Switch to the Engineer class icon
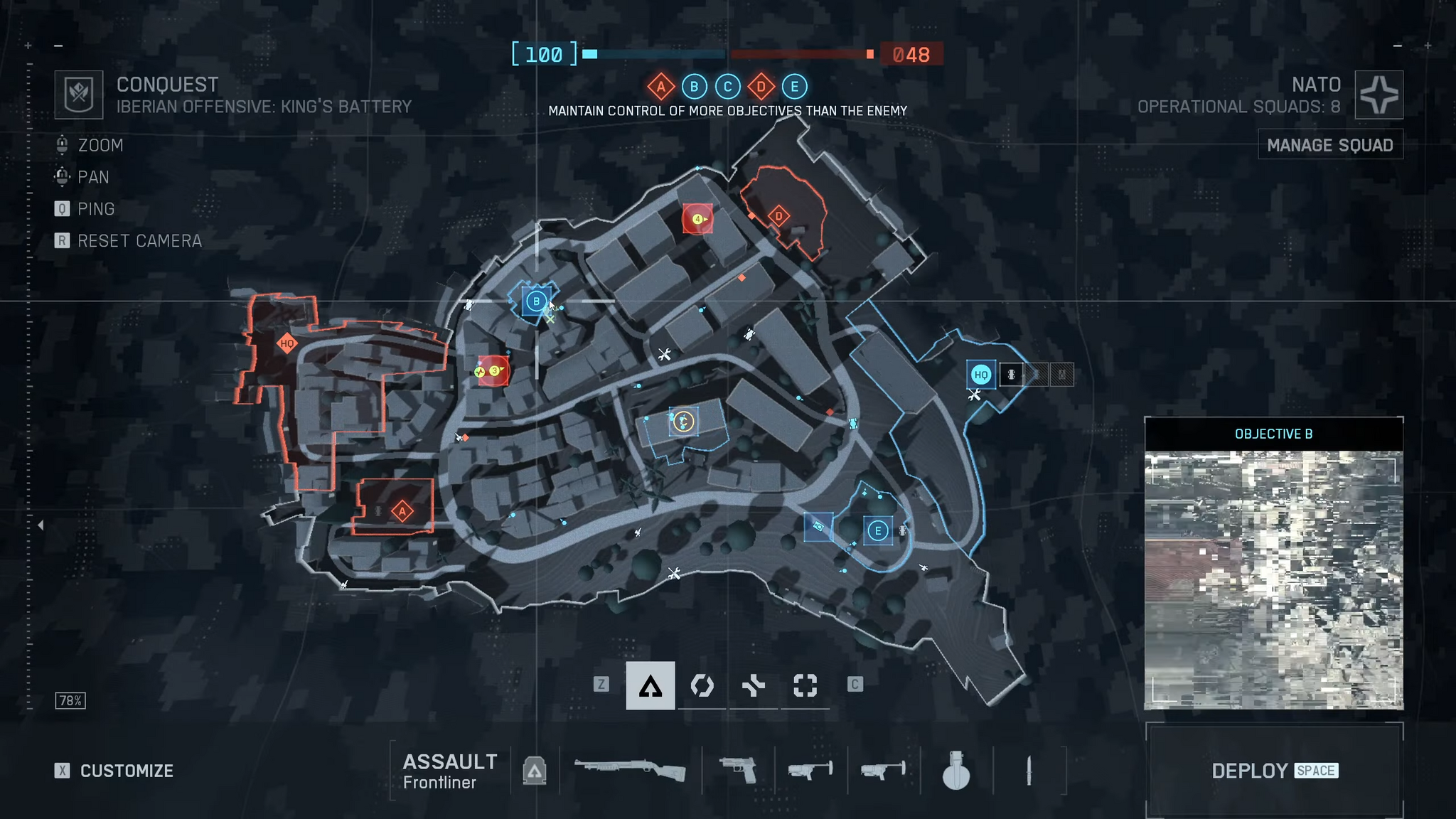The height and width of the screenshot is (819, 1456). click(x=702, y=685)
